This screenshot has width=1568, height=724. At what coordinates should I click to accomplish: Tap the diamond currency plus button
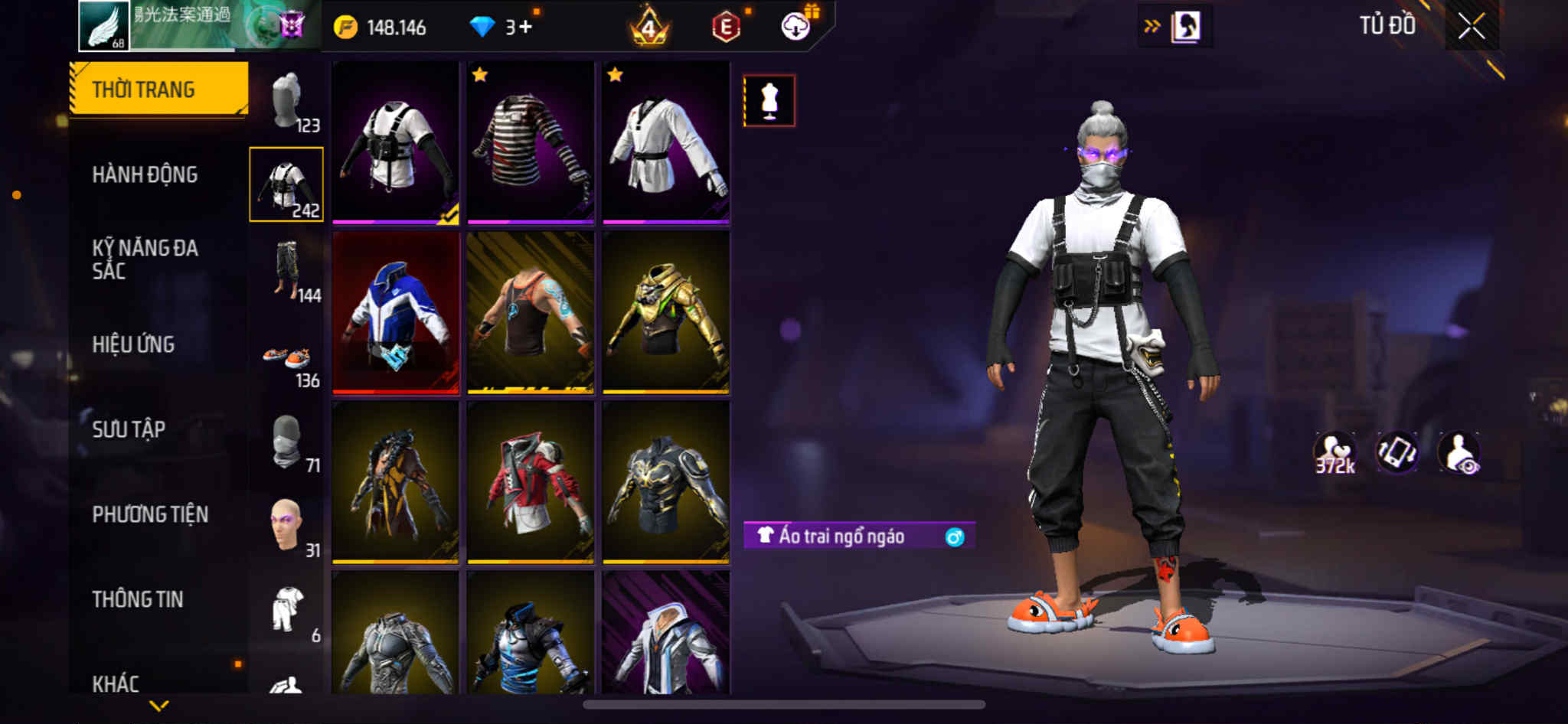tap(524, 28)
